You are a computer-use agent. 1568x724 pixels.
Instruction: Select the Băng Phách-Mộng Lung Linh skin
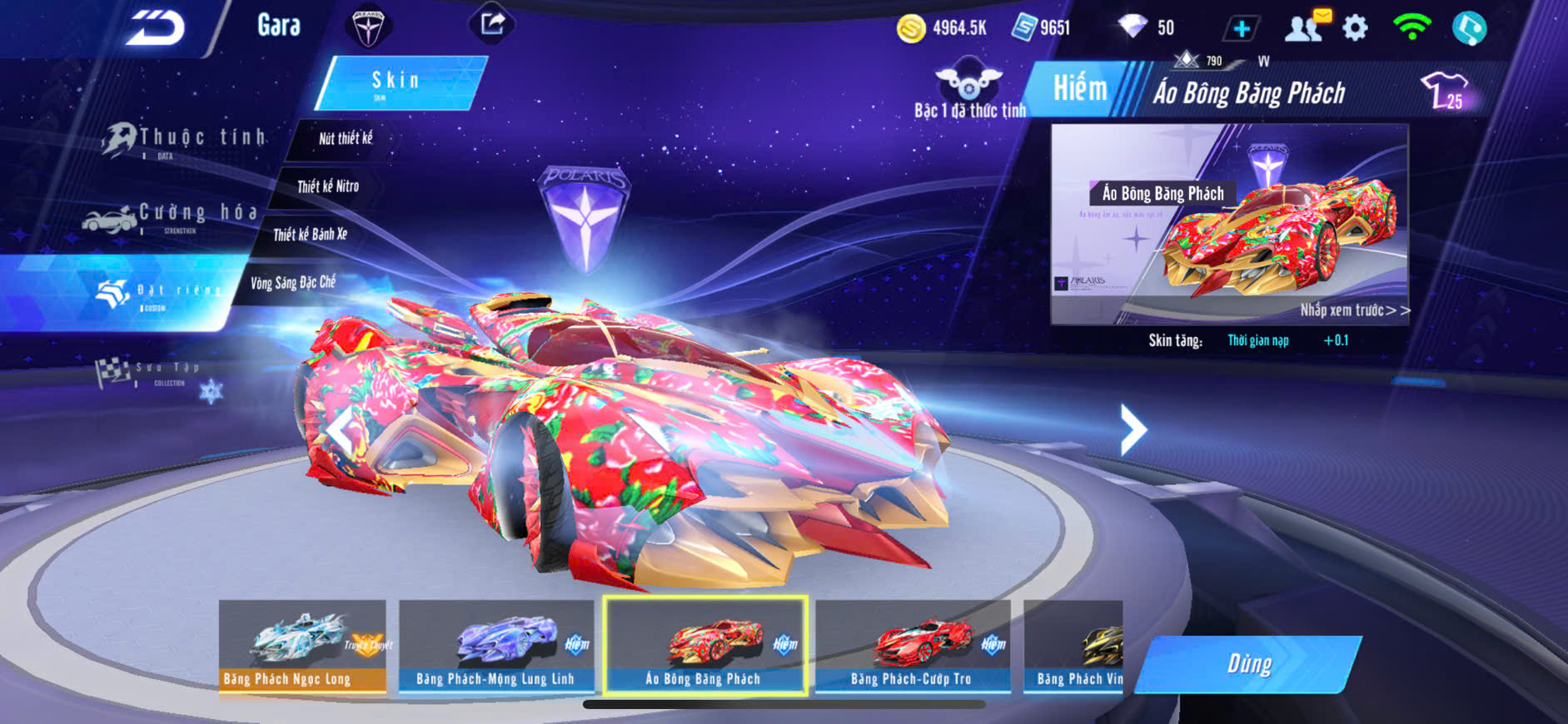[496, 647]
